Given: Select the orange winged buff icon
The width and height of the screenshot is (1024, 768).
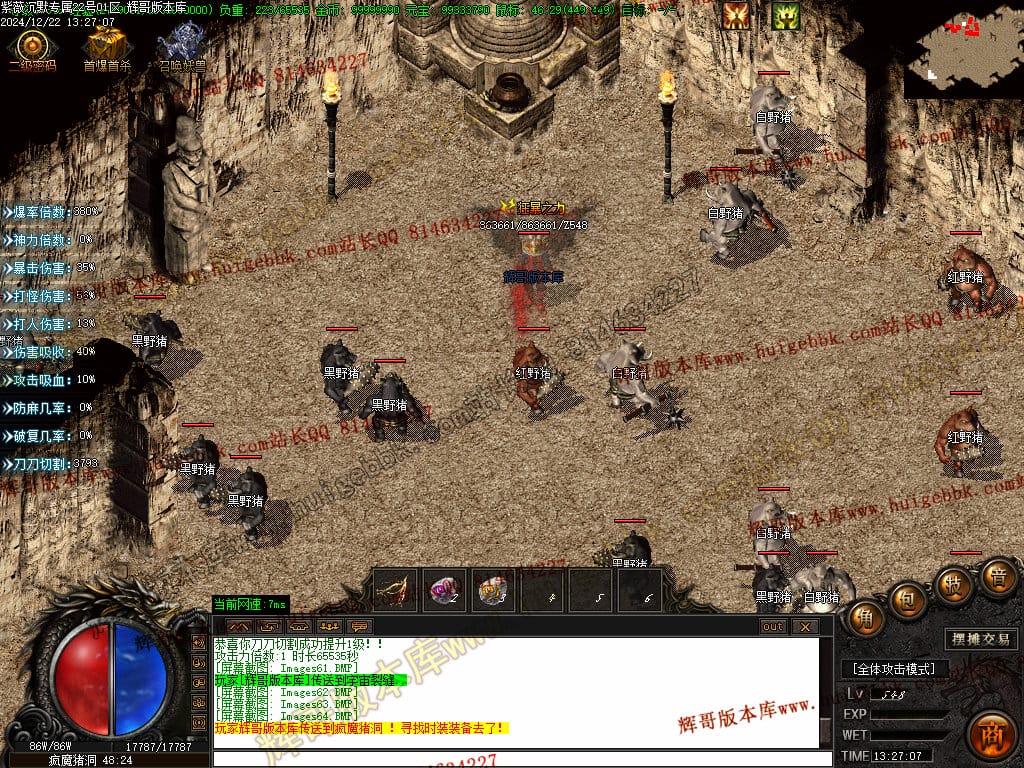Looking at the screenshot, I should click(736, 15).
